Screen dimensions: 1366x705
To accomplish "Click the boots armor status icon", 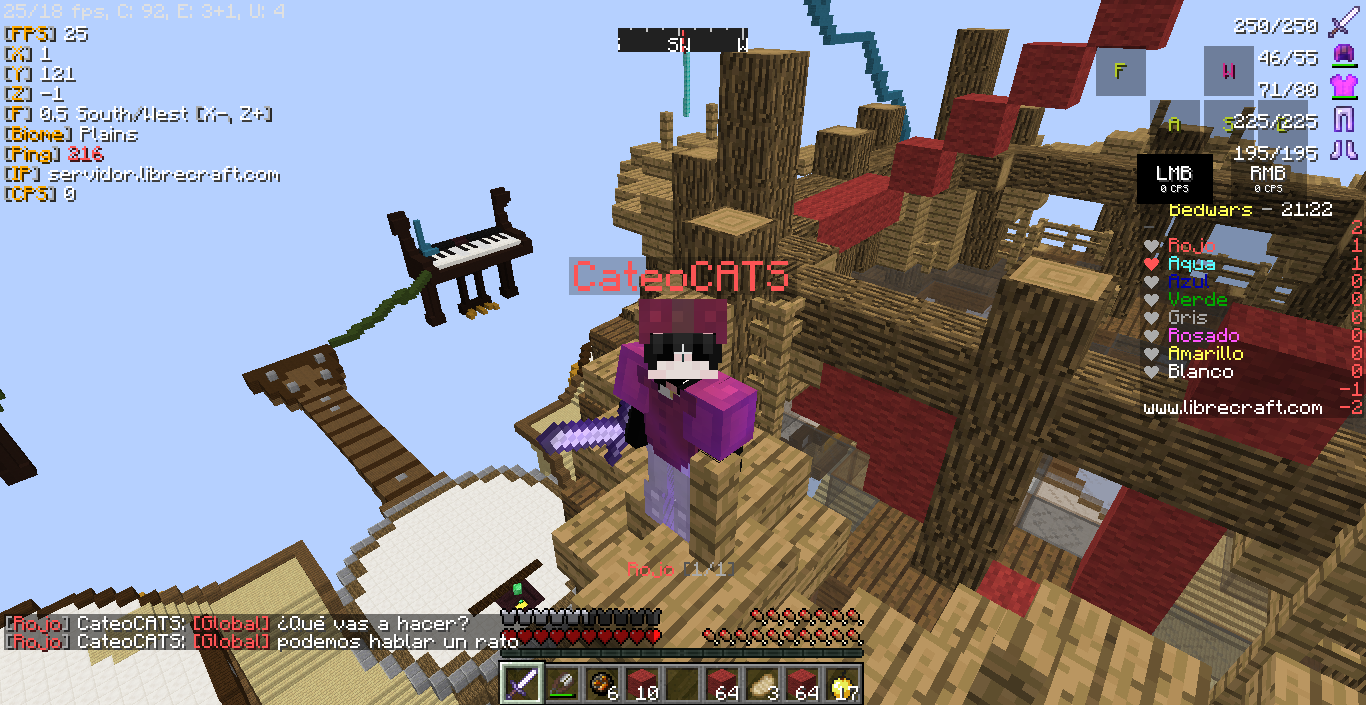I will pyautogui.click(x=1342, y=151).
